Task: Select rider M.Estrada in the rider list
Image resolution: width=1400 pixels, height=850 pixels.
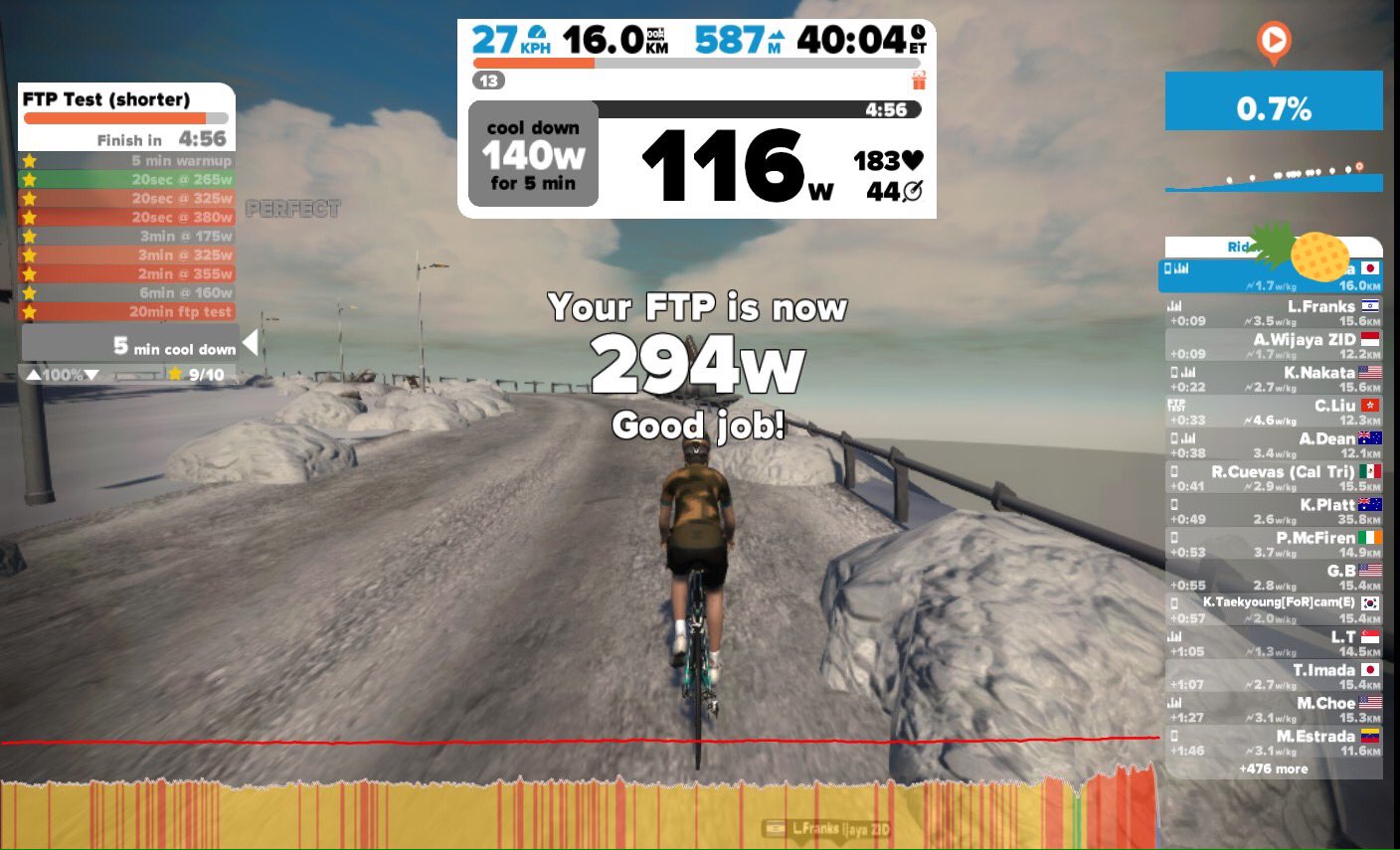Action: (1273, 742)
